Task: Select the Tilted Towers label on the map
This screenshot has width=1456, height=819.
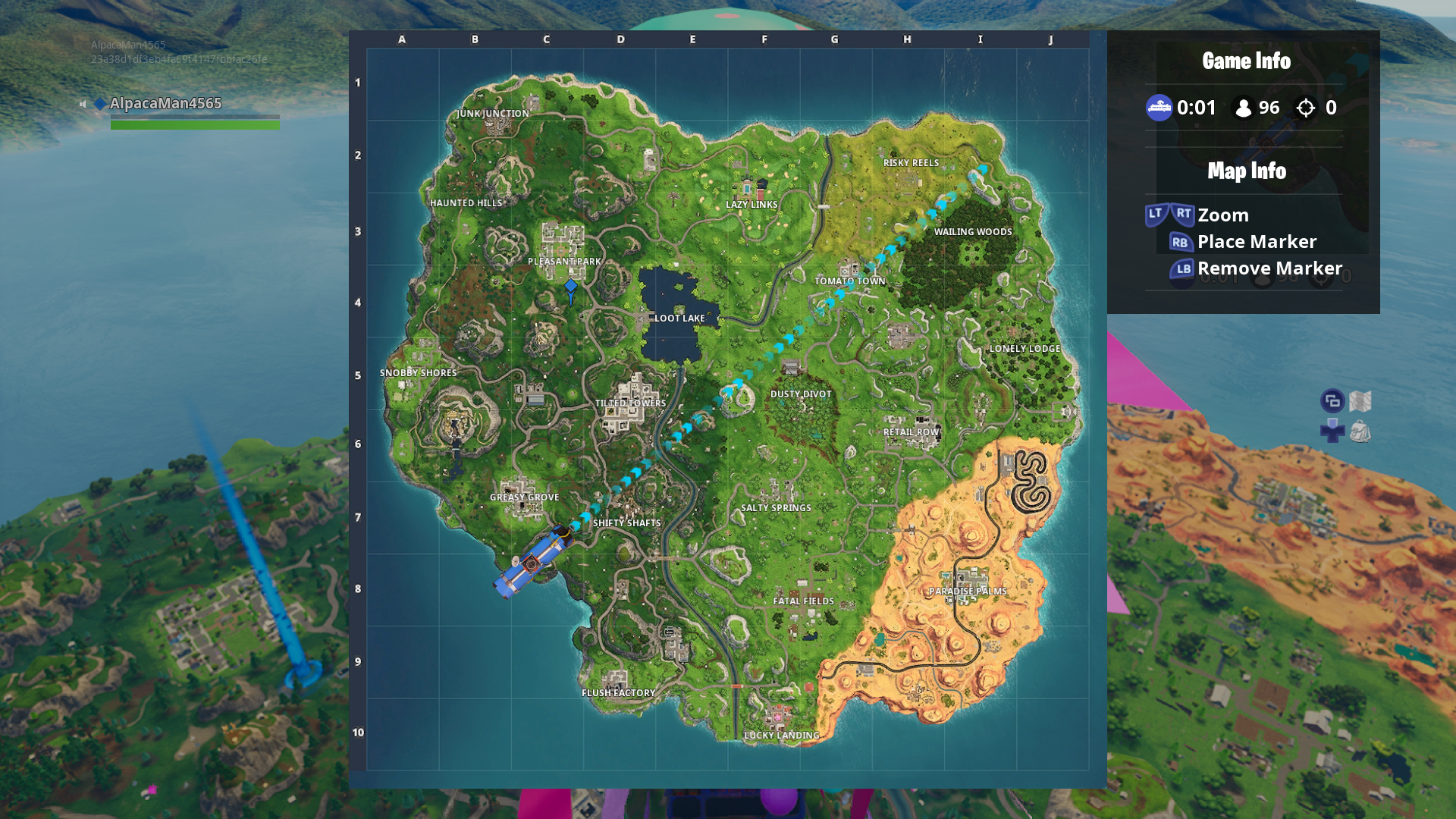Action: point(629,403)
